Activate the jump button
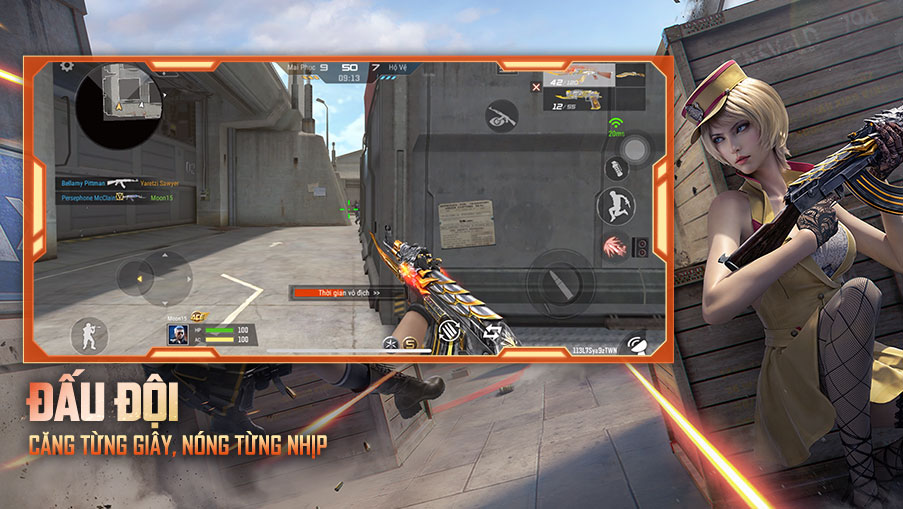The image size is (903, 509). [616, 206]
